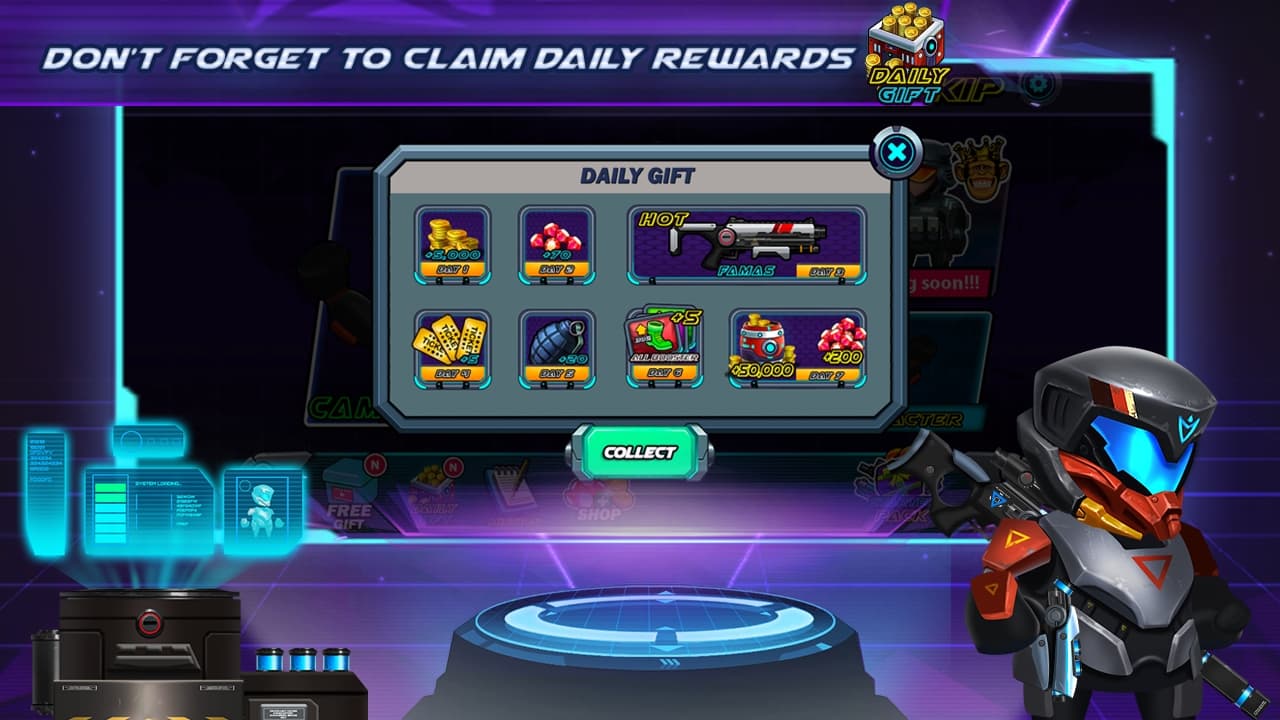Open the Shop from the bottom bar
The height and width of the screenshot is (720, 1280).
[x=596, y=500]
